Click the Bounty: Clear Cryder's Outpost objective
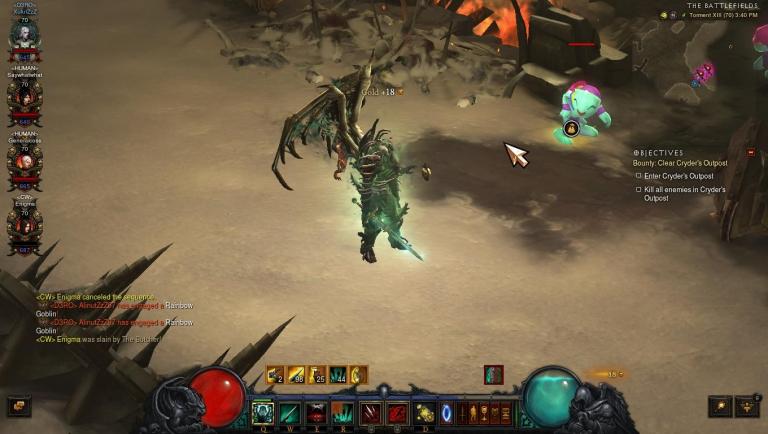Viewport: 768px width, 434px height. [680, 163]
